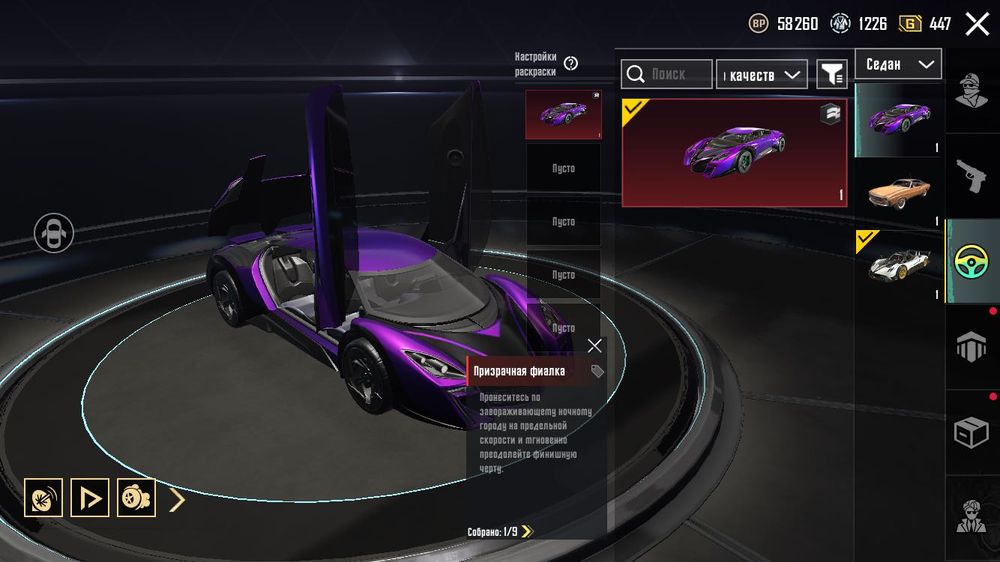The image size is (1000, 562).
Task: Switch to the pistol weapons tab
Action: (971, 176)
